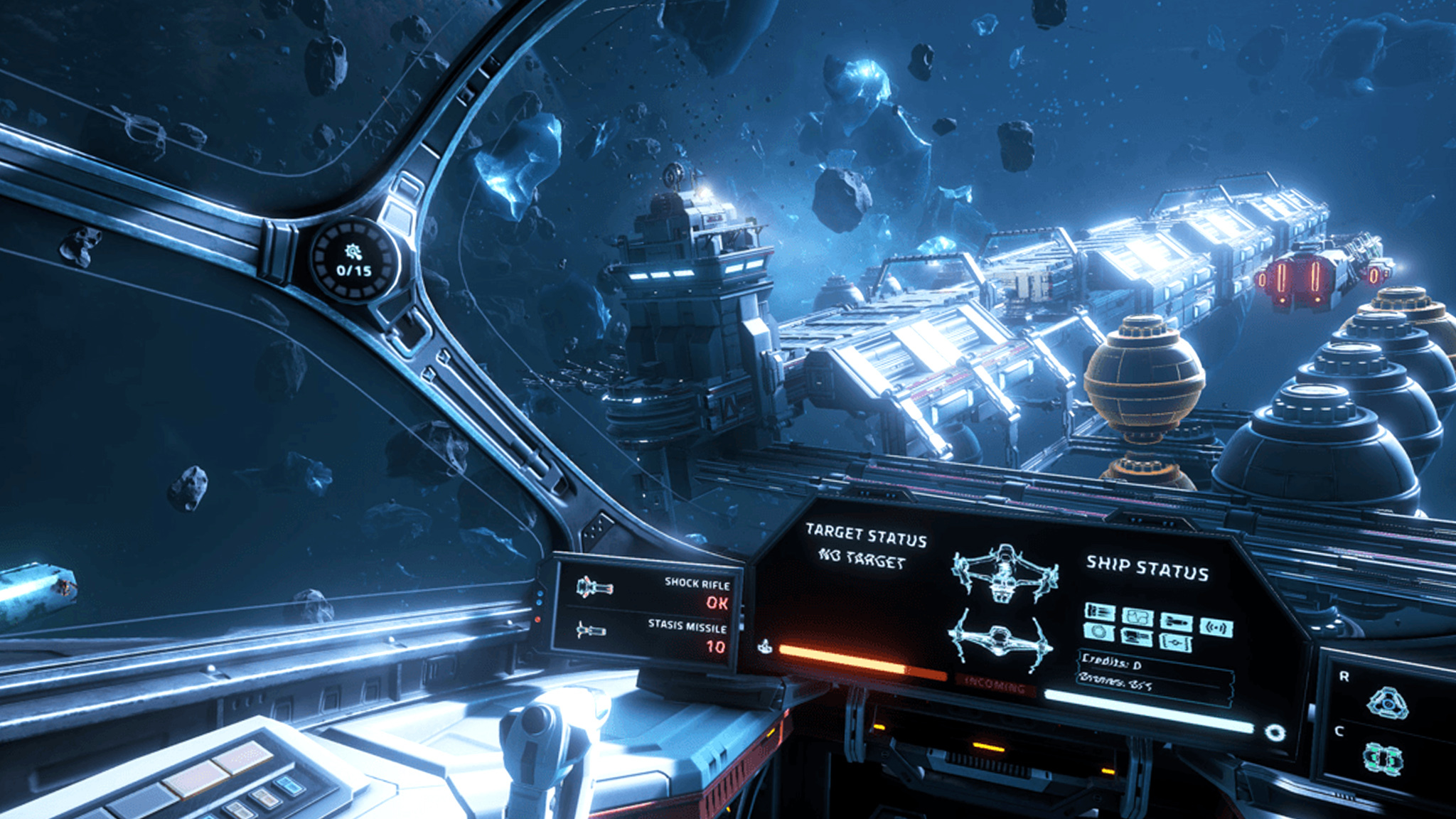Select the Stasis Missile weapon icon
Screen dimensions: 1456x819
[591, 630]
